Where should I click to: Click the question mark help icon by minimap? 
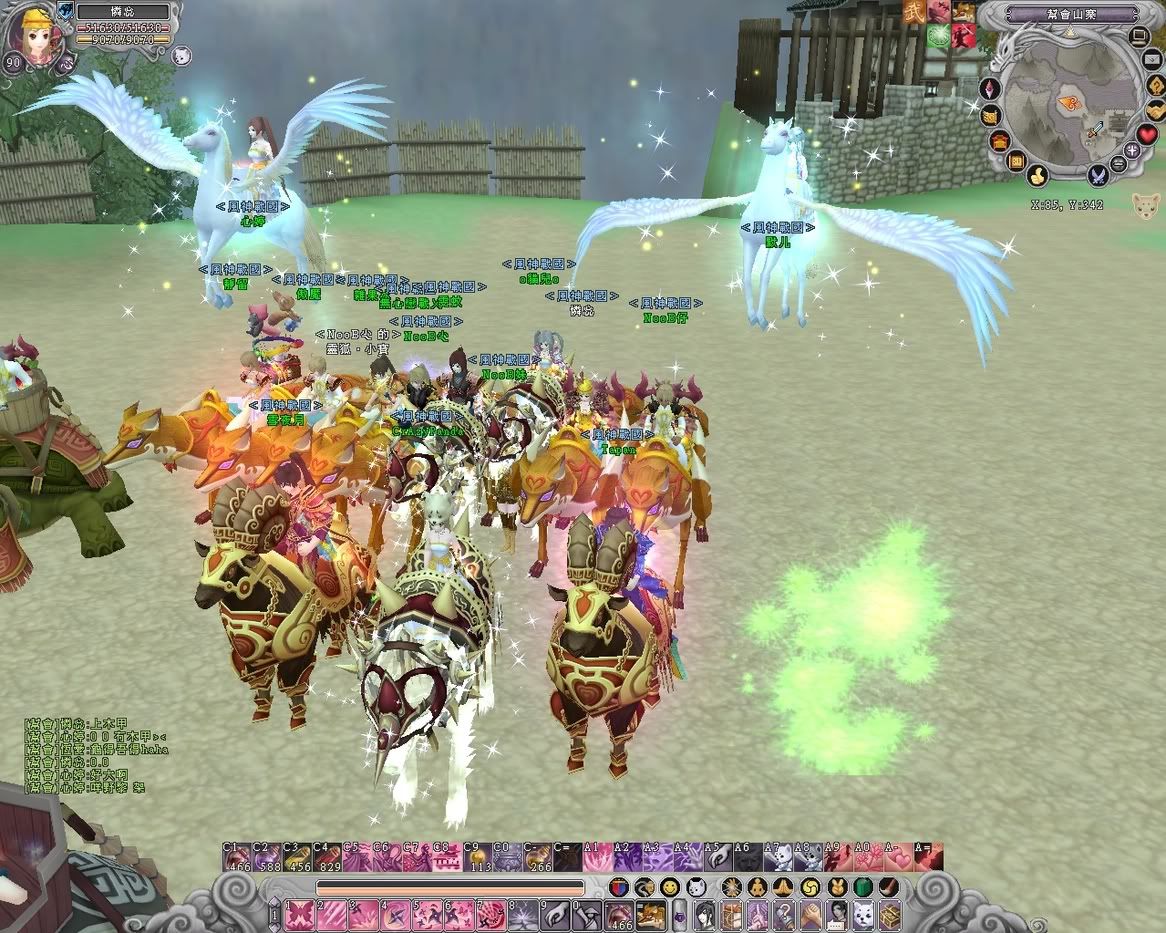point(1155,86)
